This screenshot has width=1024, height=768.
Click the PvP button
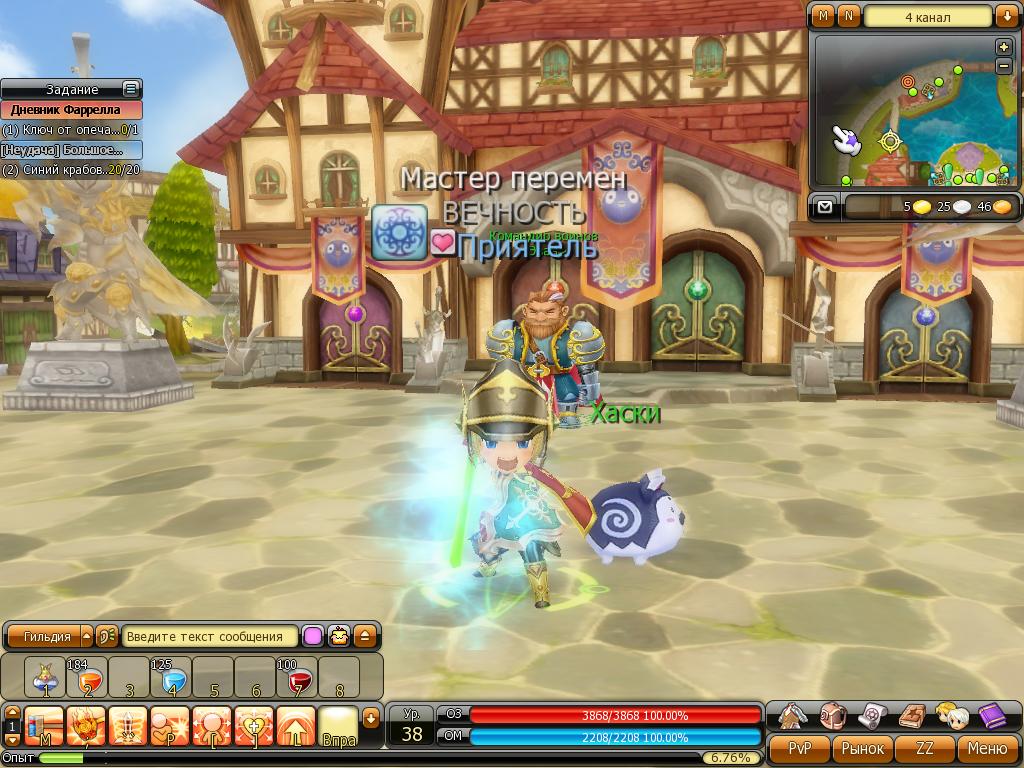tap(800, 748)
